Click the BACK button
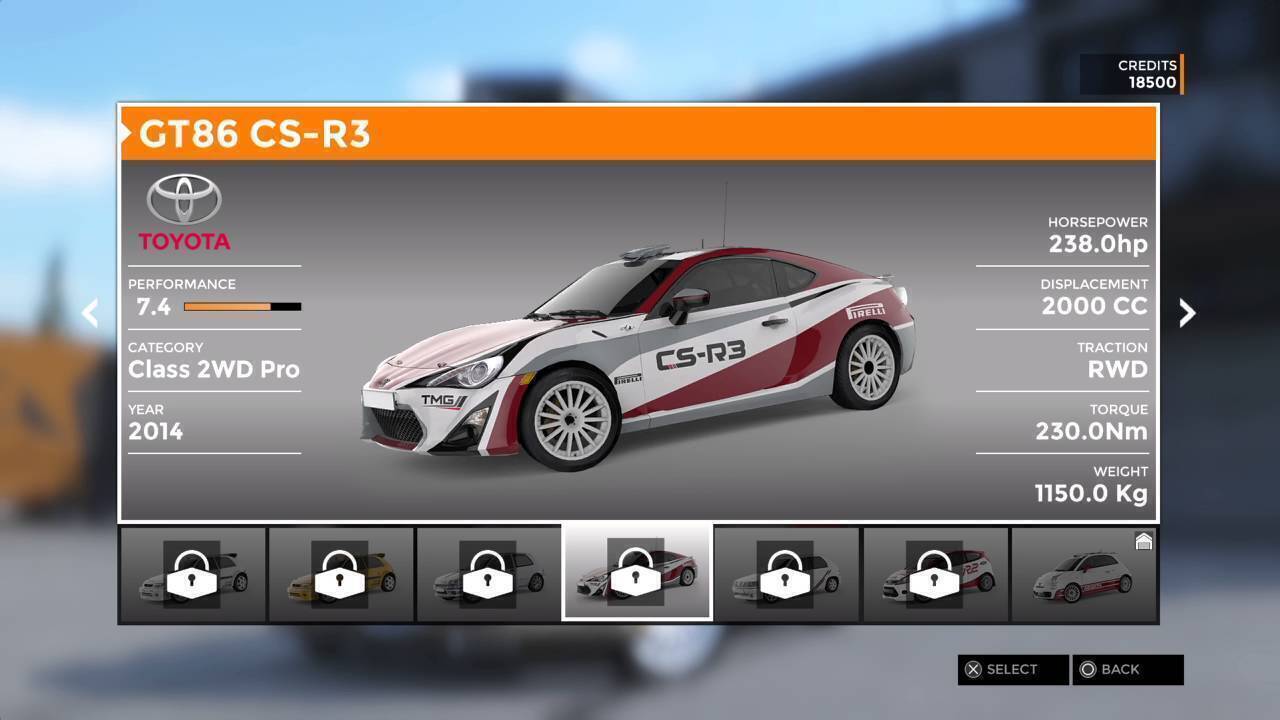The height and width of the screenshot is (720, 1280). (x=1127, y=669)
